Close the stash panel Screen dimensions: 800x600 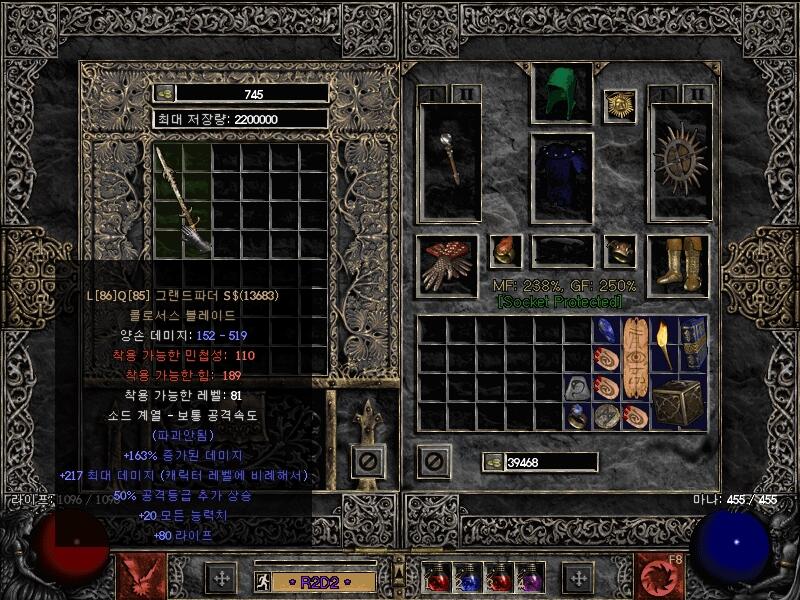tap(368, 461)
